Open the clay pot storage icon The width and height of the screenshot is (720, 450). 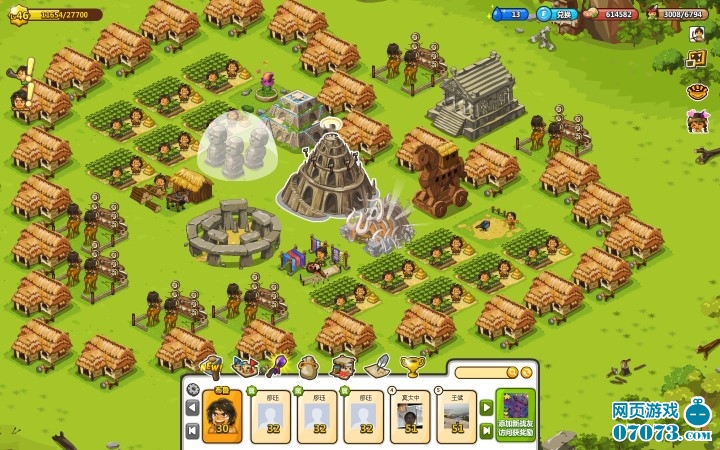[308, 366]
